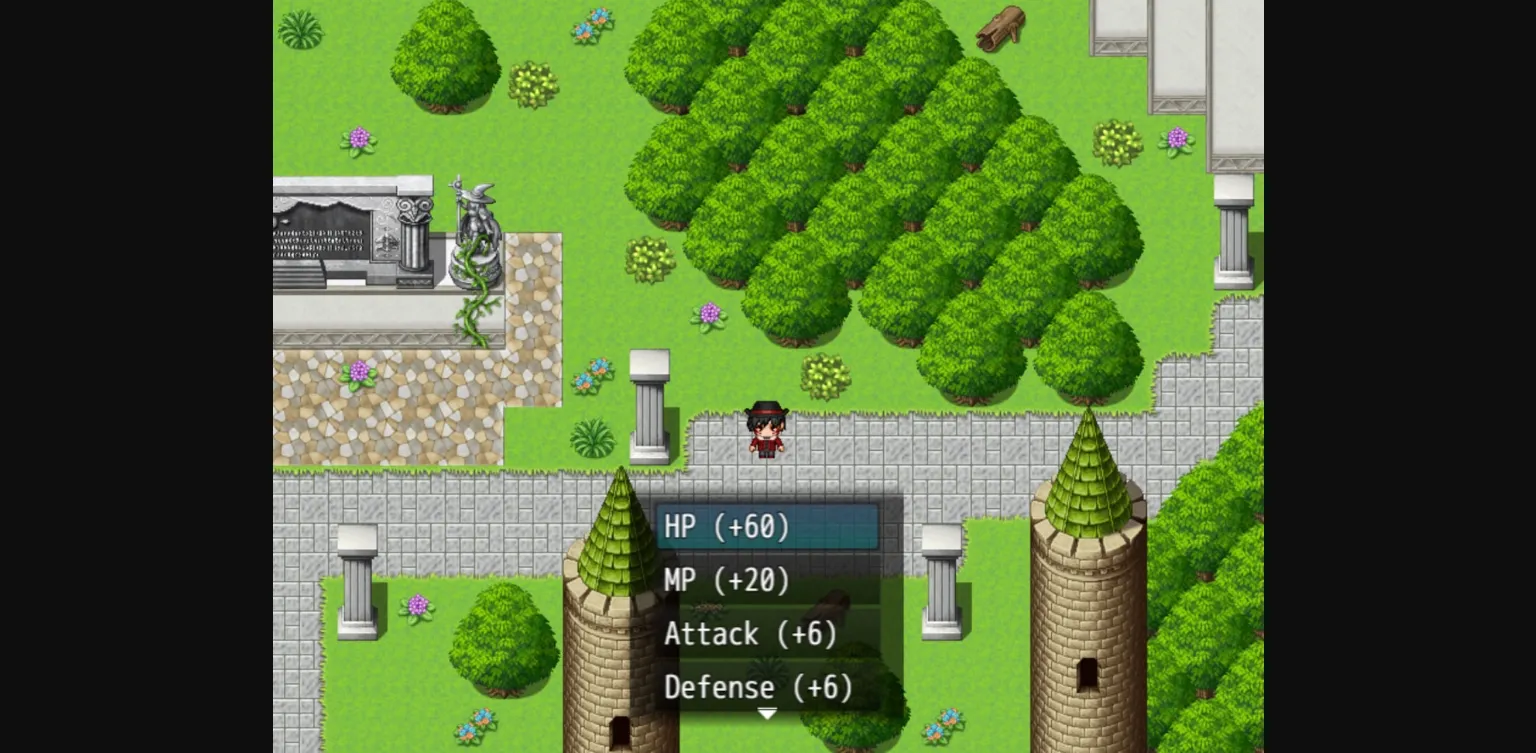Choose the Defense (+6) upgrade

pyautogui.click(x=759, y=687)
